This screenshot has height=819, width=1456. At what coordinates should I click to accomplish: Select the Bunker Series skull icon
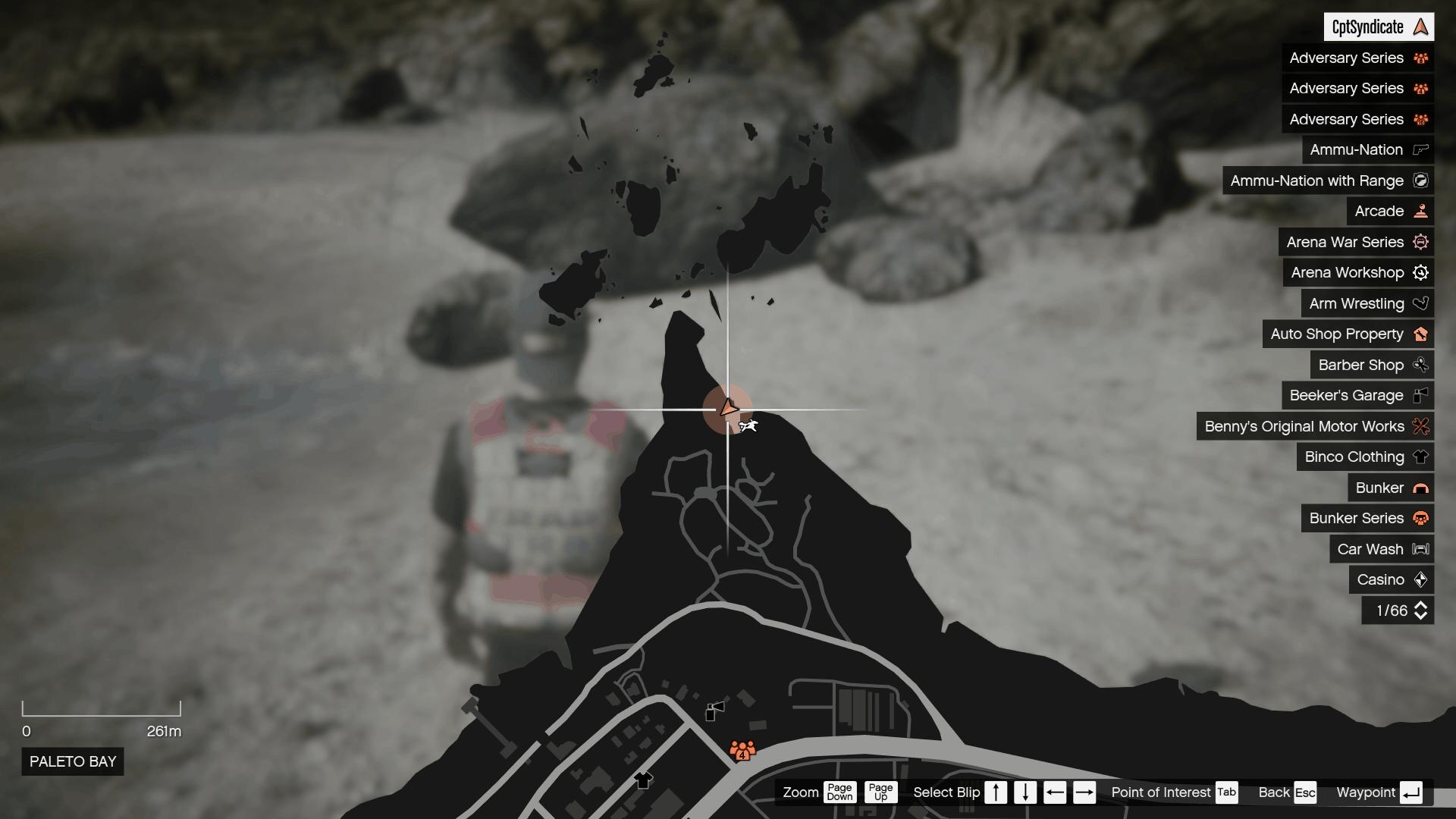(x=1420, y=519)
